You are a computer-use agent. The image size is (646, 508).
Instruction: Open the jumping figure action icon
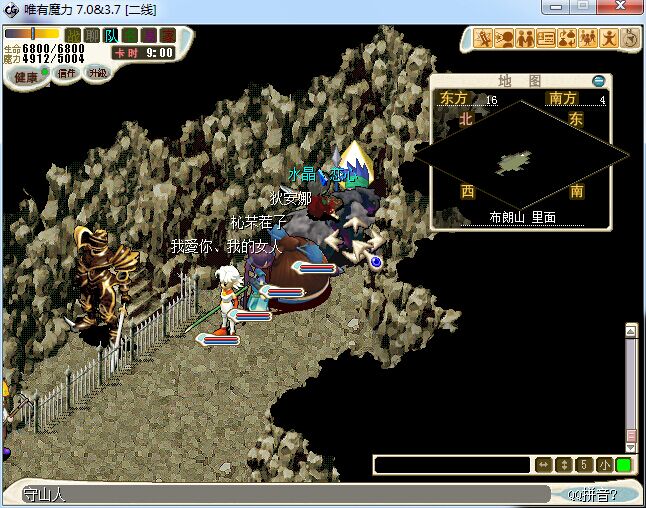point(609,39)
